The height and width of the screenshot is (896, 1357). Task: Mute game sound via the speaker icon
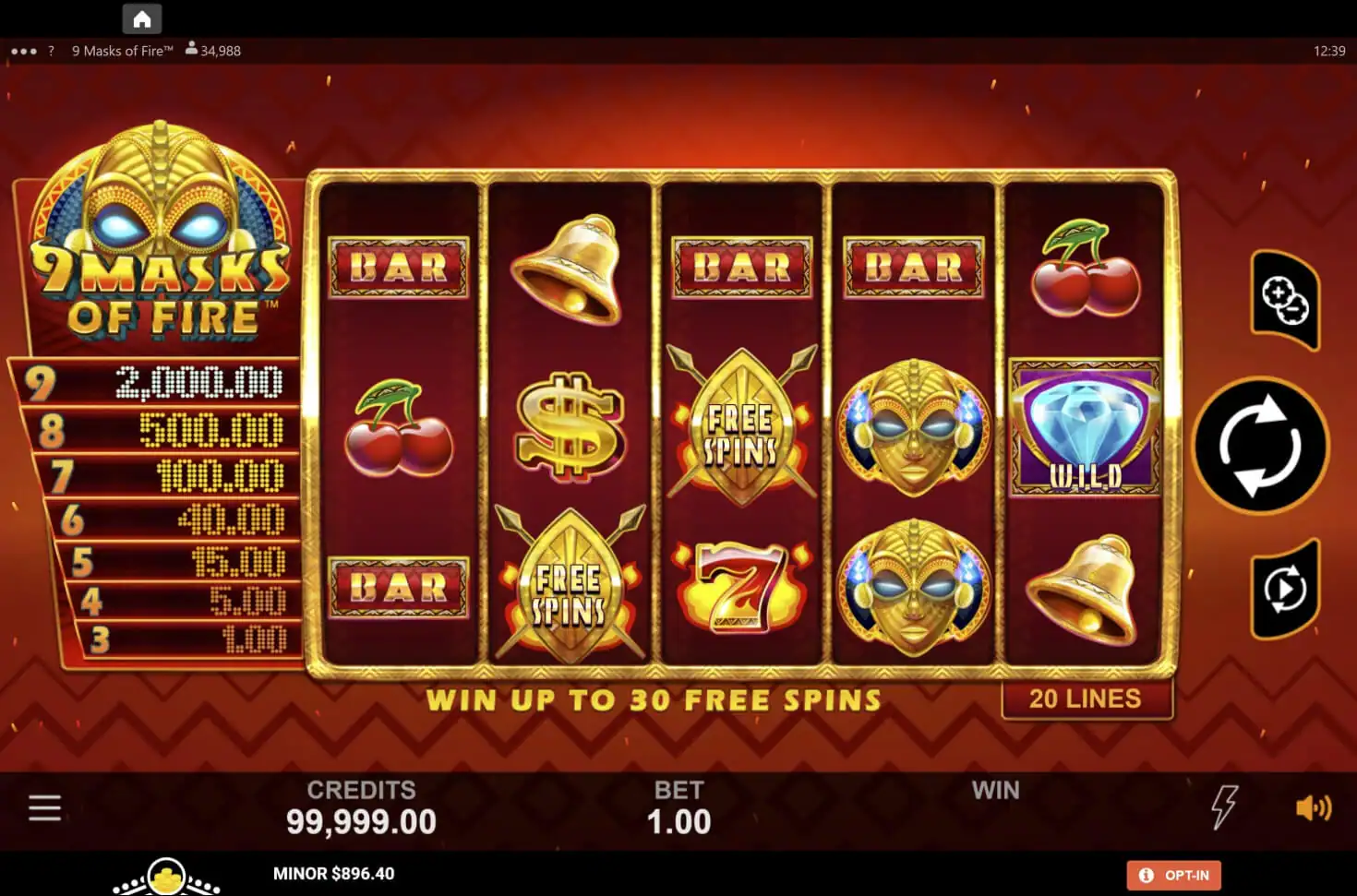click(1312, 806)
